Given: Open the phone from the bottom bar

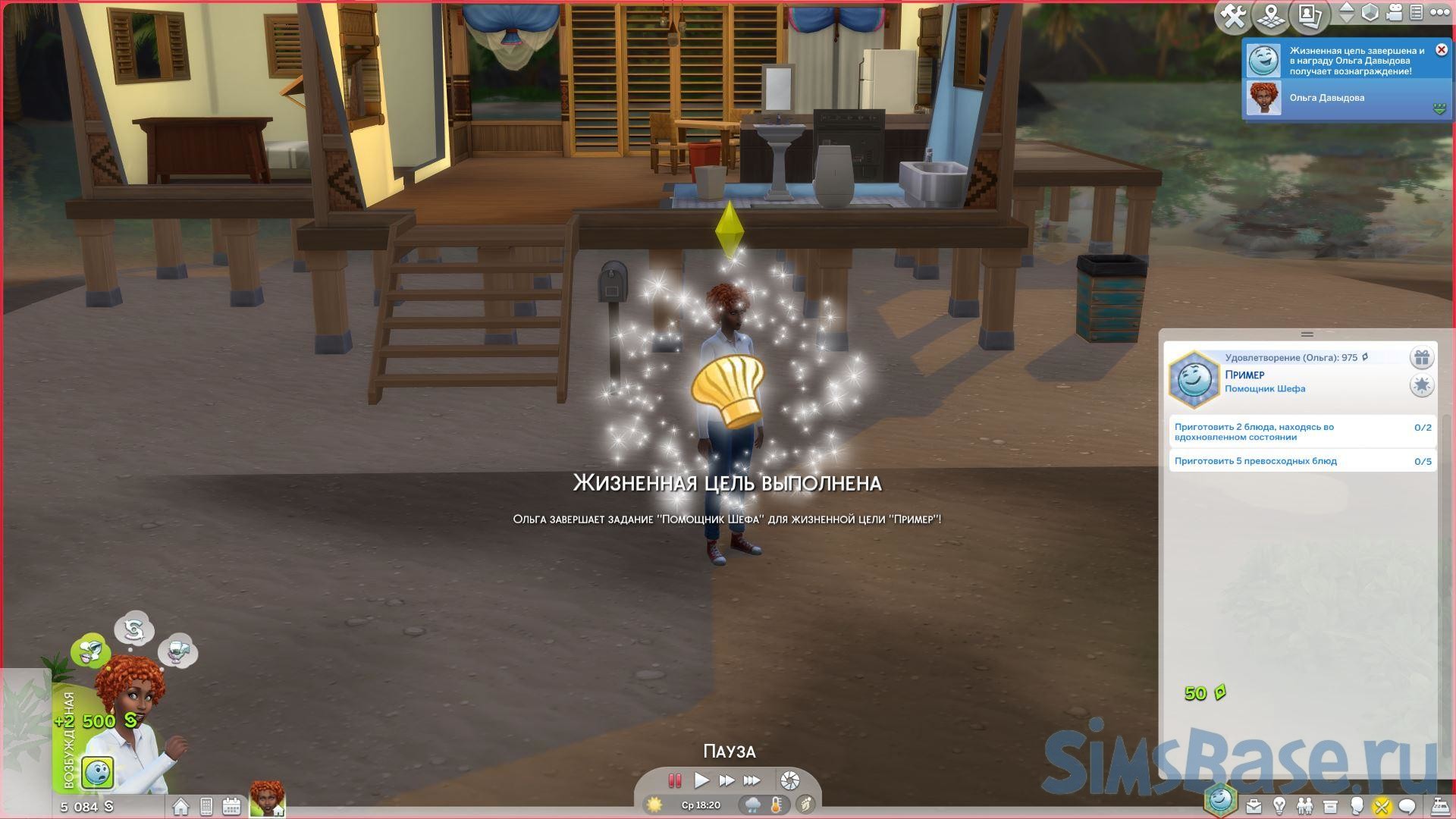Looking at the screenshot, I should point(206,807).
